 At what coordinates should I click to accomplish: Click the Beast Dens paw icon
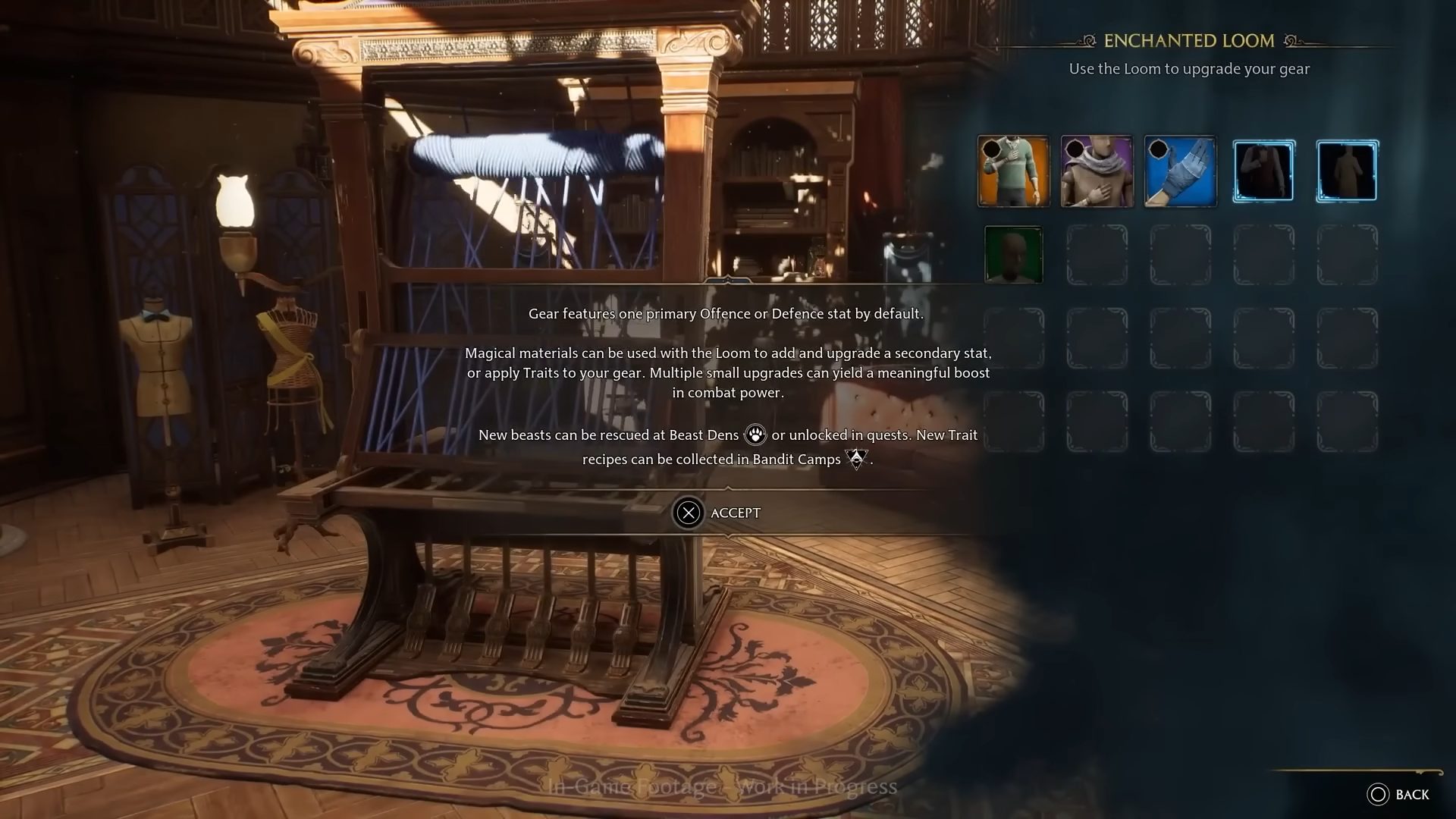(754, 435)
